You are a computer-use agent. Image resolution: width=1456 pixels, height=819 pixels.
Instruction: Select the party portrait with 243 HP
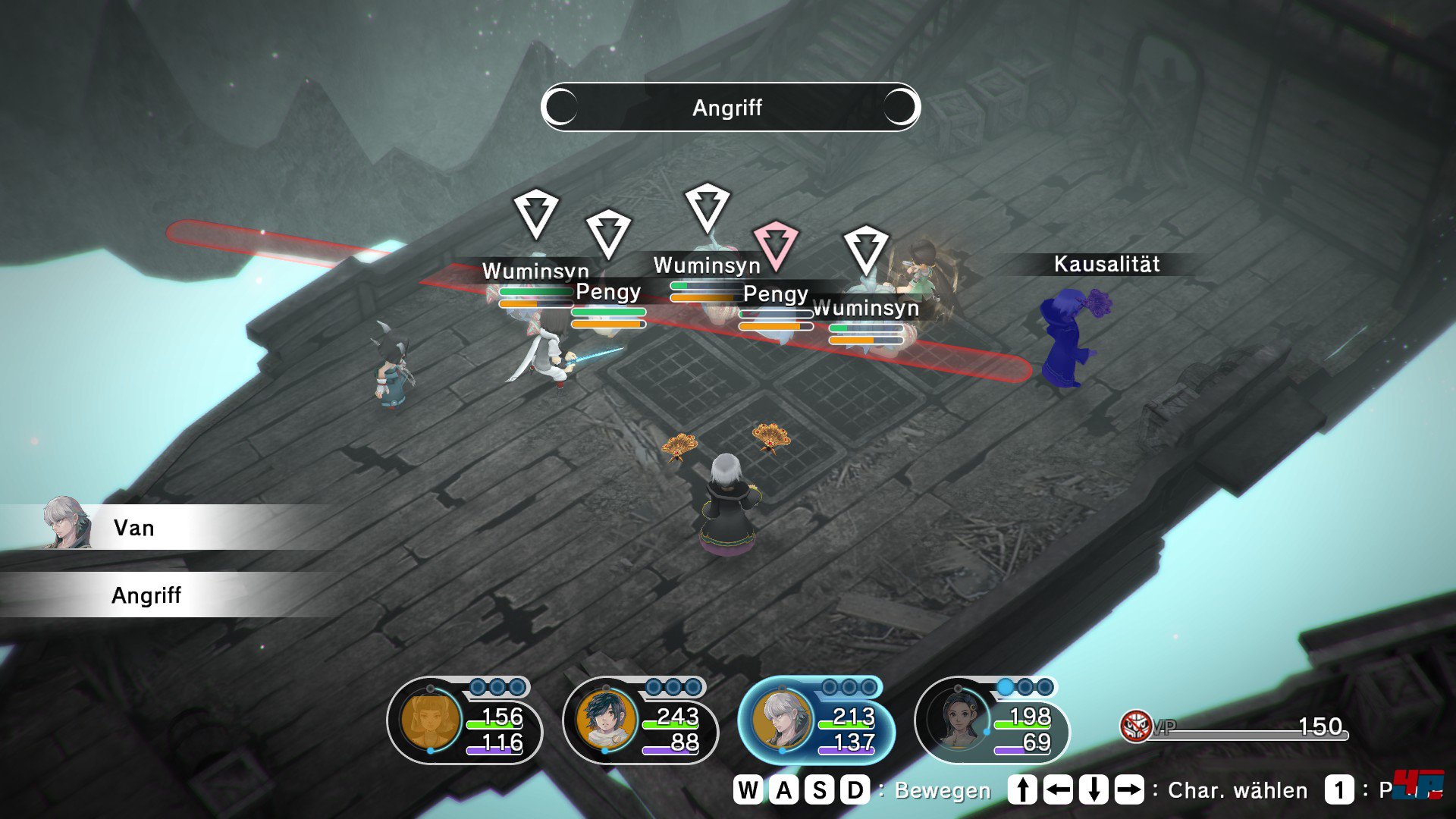point(606,719)
